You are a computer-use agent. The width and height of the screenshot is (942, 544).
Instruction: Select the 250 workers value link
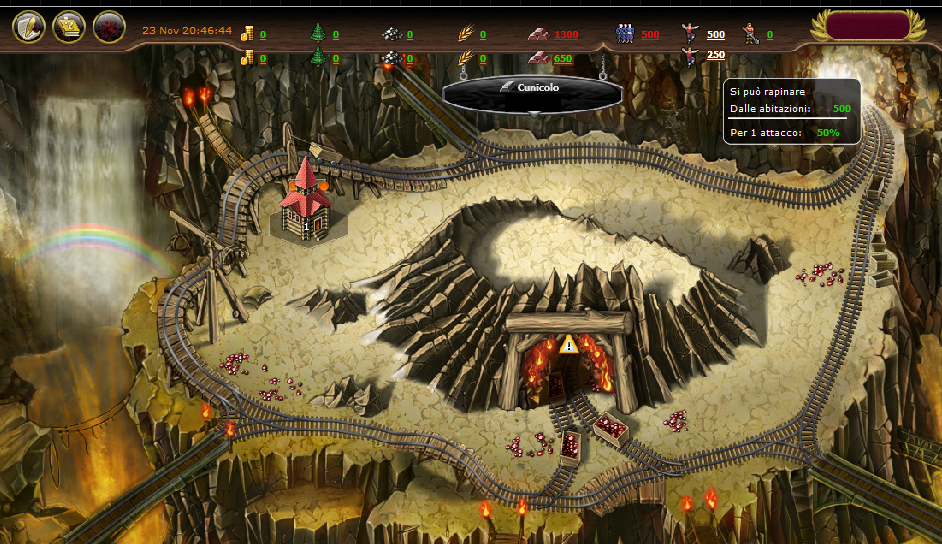(716, 55)
